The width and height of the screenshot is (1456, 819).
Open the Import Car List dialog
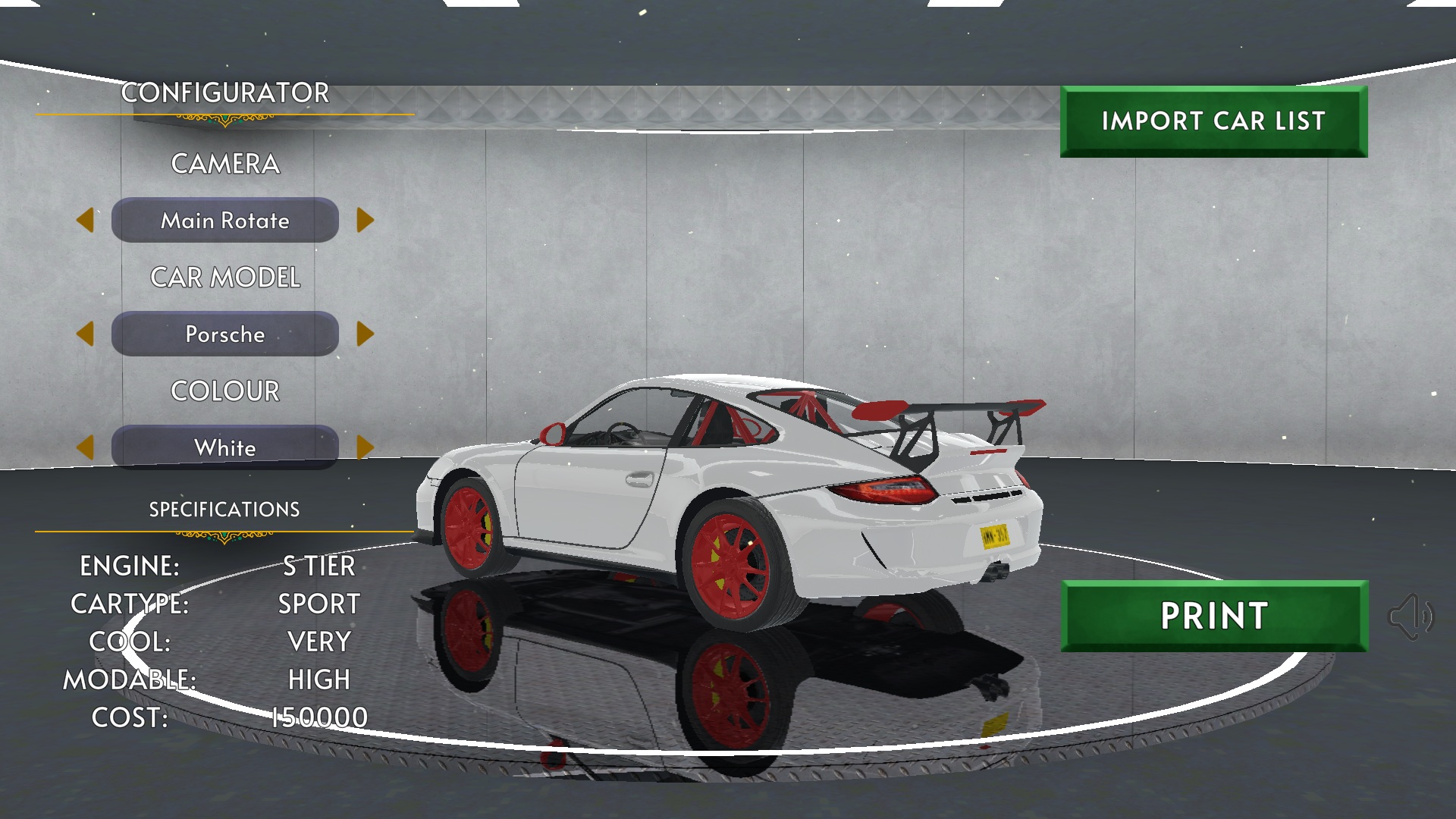click(x=1213, y=121)
